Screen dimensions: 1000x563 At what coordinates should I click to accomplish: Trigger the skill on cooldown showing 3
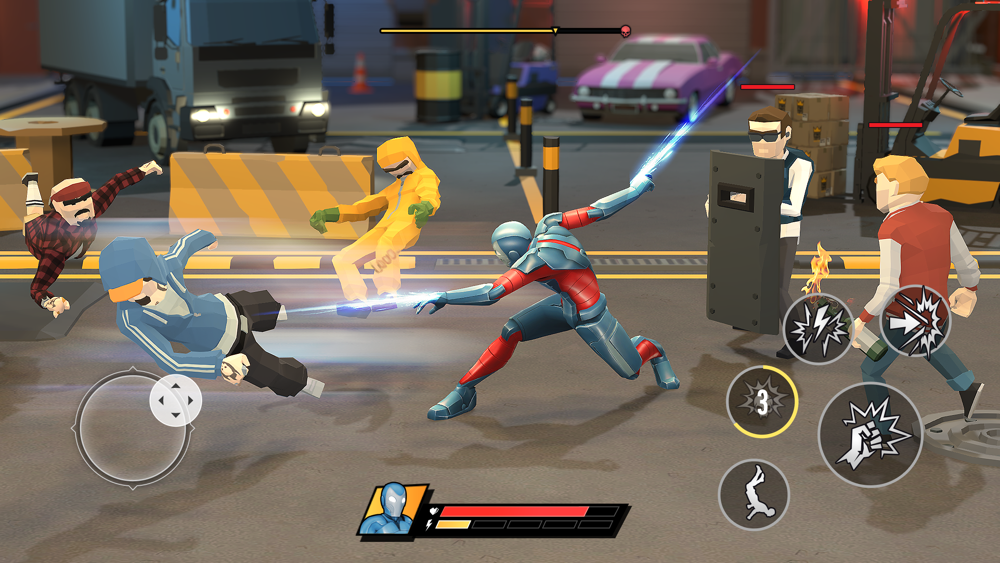click(761, 402)
